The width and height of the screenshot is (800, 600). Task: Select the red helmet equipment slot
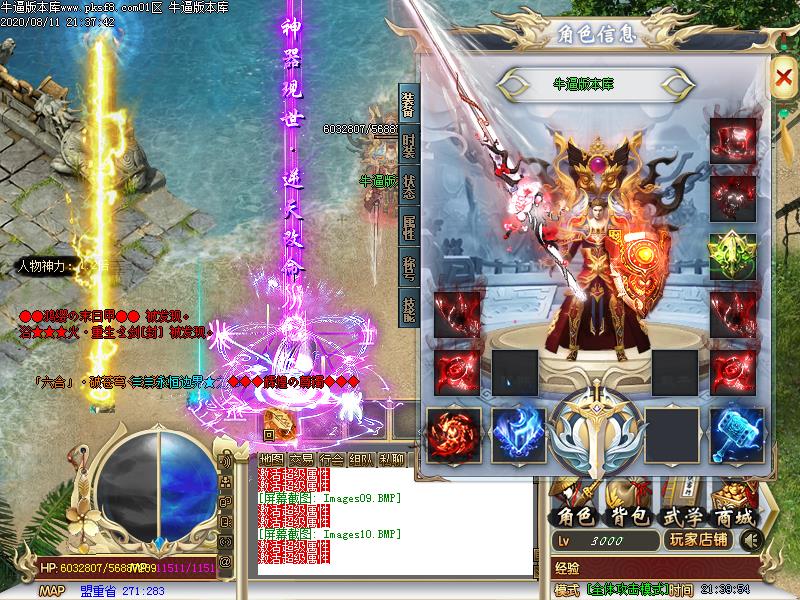(733, 141)
